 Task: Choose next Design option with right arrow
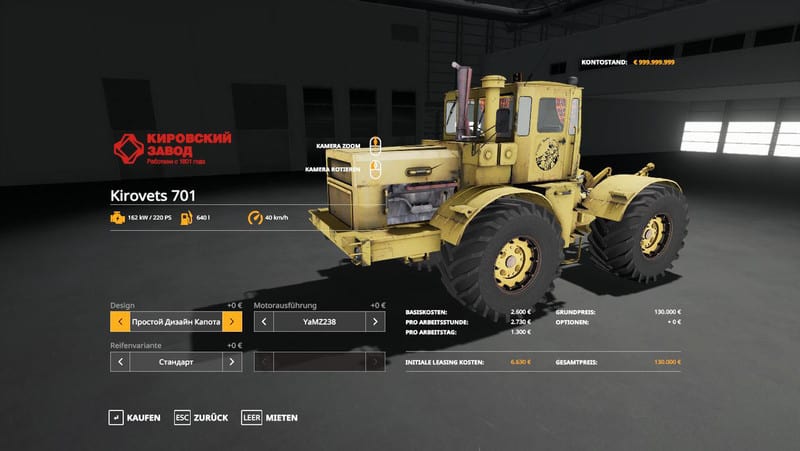coord(232,322)
